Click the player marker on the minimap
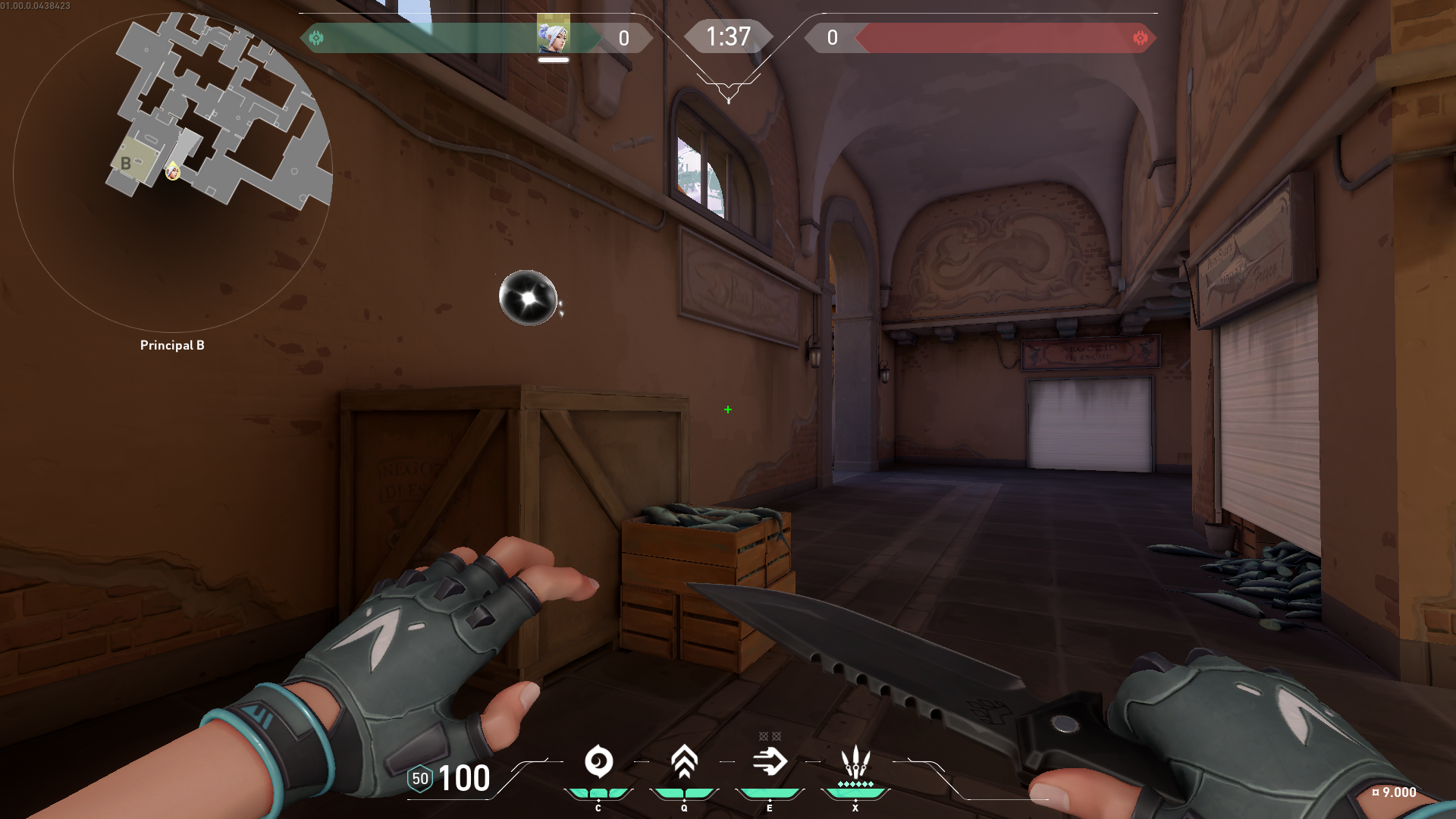 pyautogui.click(x=173, y=172)
